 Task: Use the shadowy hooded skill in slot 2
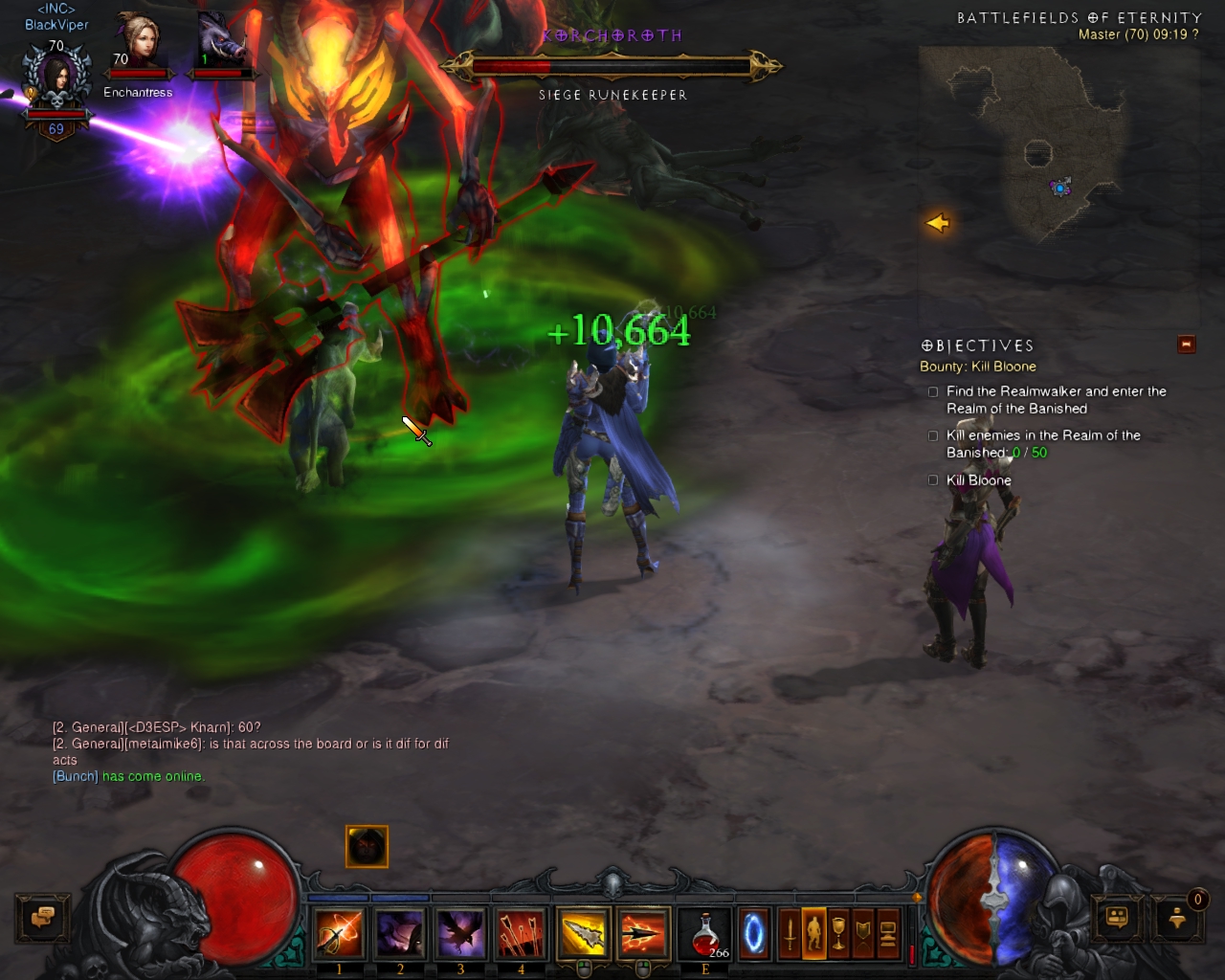tap(400, 933)
